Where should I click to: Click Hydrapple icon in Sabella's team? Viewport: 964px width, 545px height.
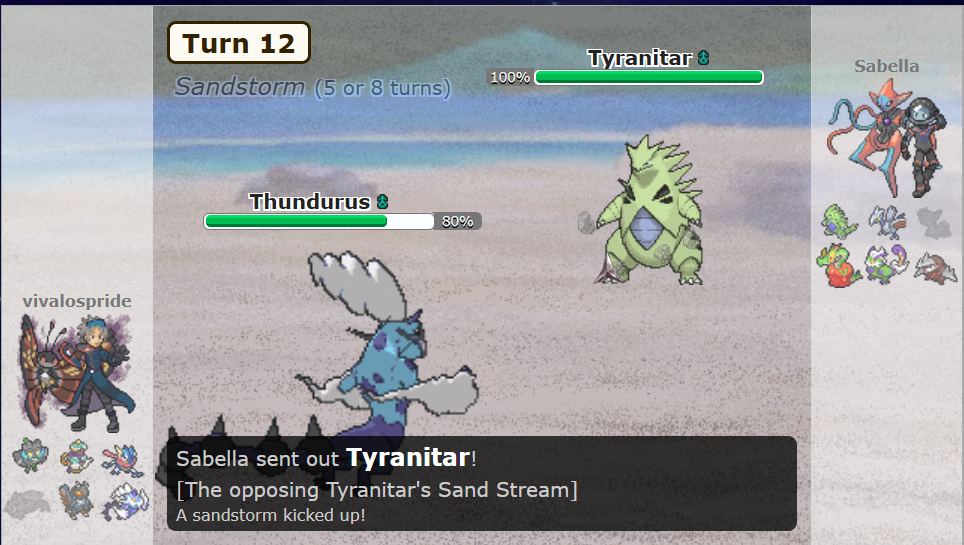(x=840, y=266)
